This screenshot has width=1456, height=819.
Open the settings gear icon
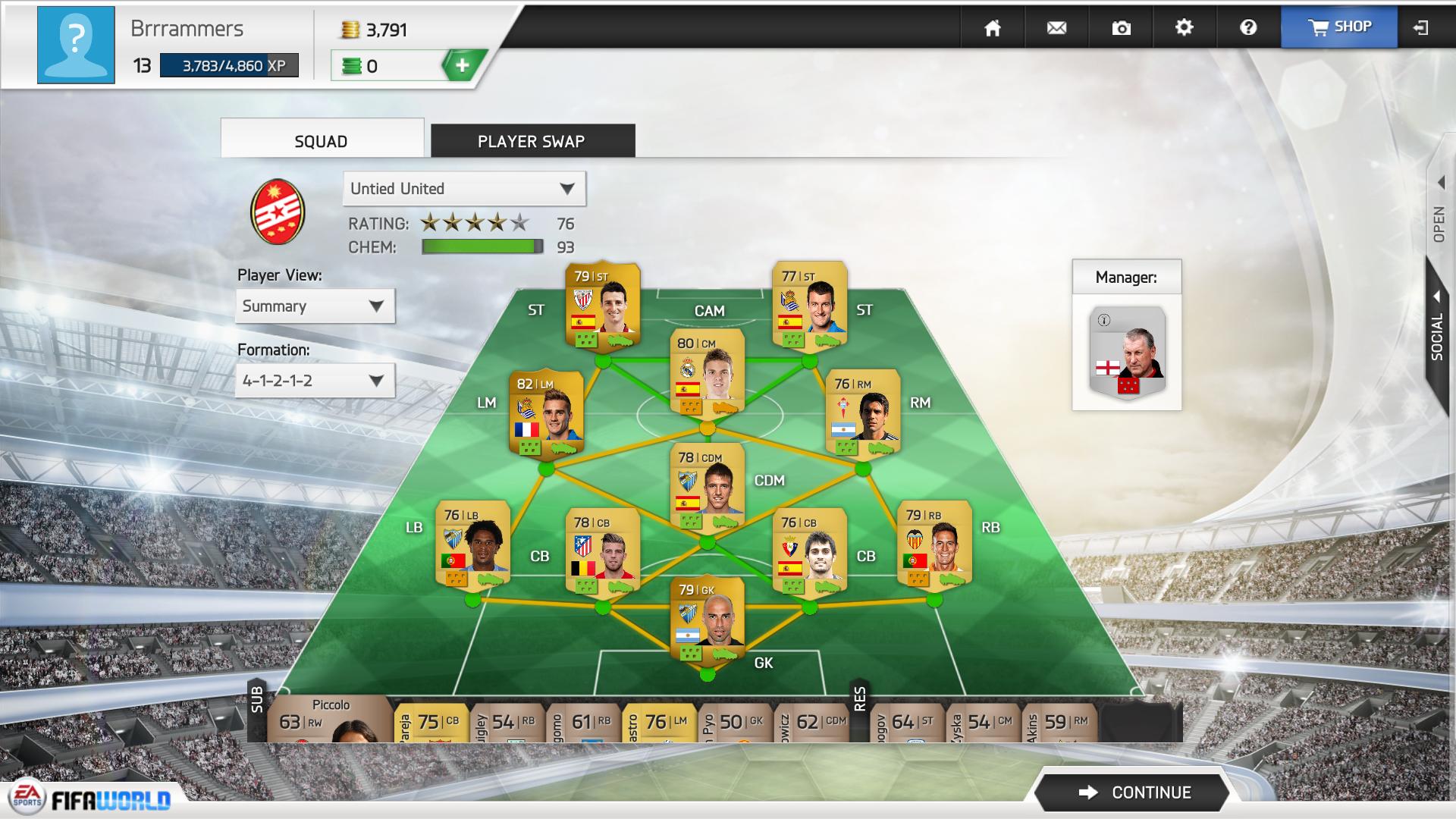pos(1184,27)
